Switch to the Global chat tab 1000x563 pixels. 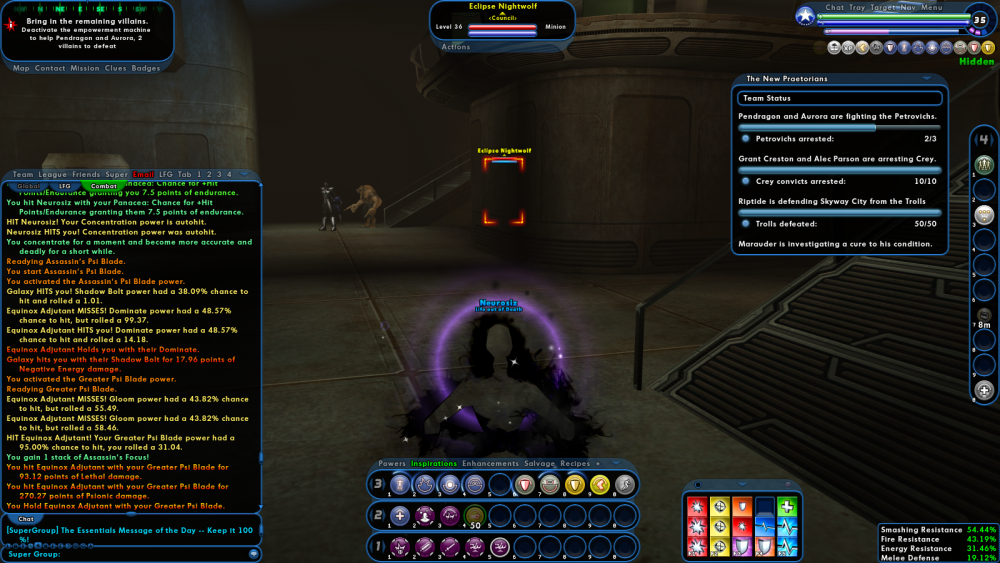click(x=29, y=185)
